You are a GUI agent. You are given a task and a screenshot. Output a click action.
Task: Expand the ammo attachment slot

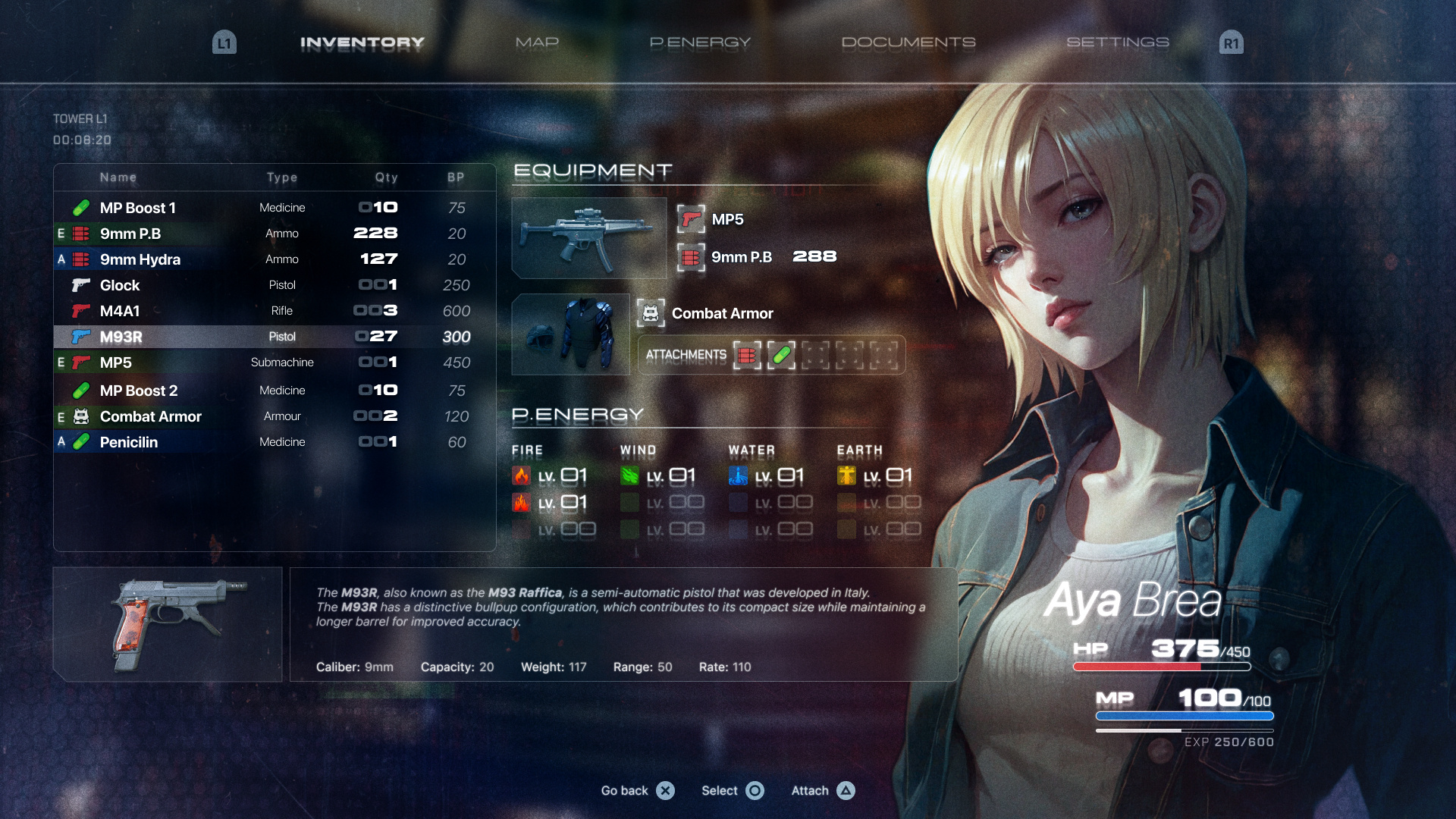(748, 354)
